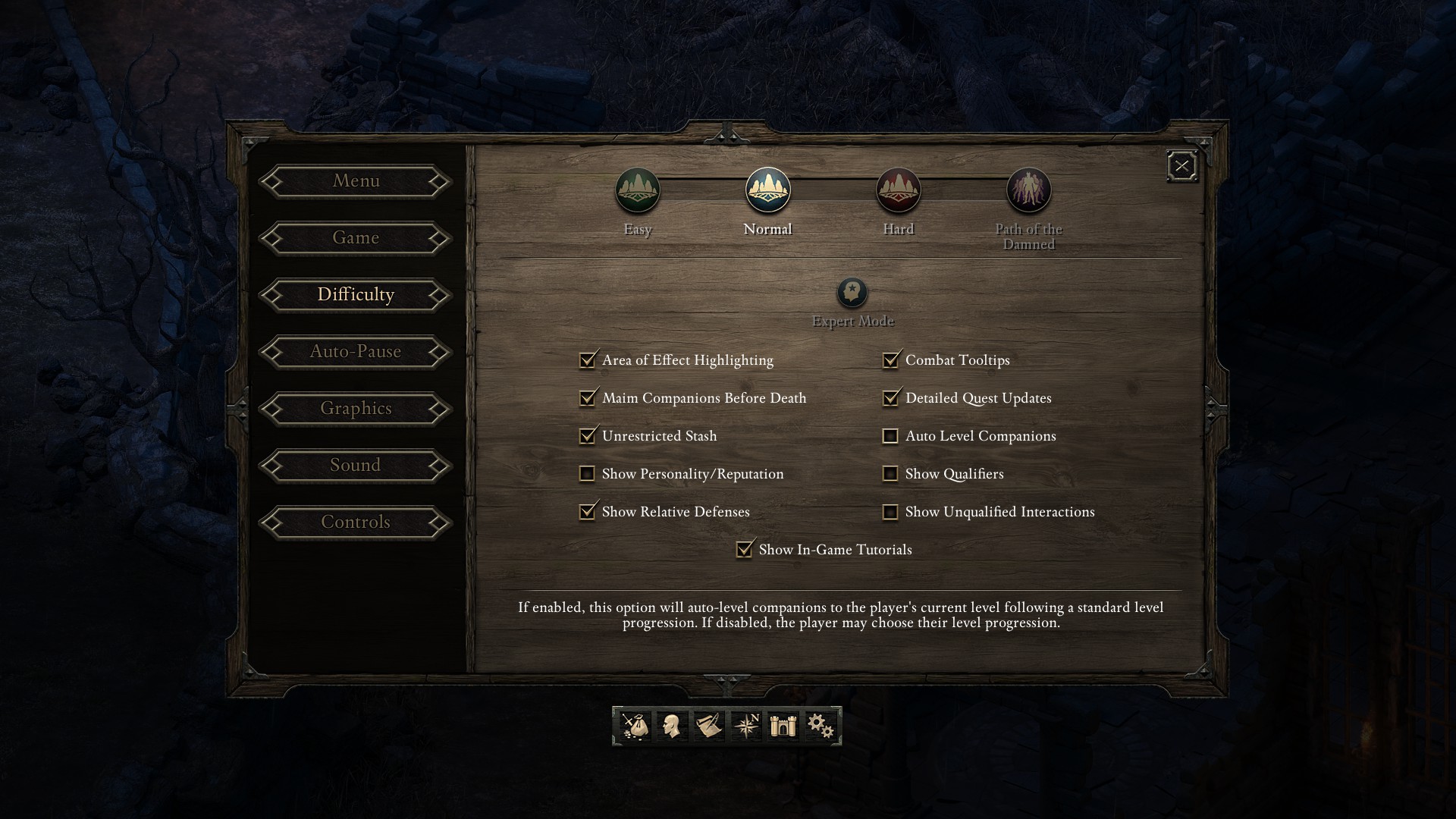Enable Show Personality/Reputation
Image resolution: width=1456 pixels, height=819 pixels.
click(x=588, y=474)
